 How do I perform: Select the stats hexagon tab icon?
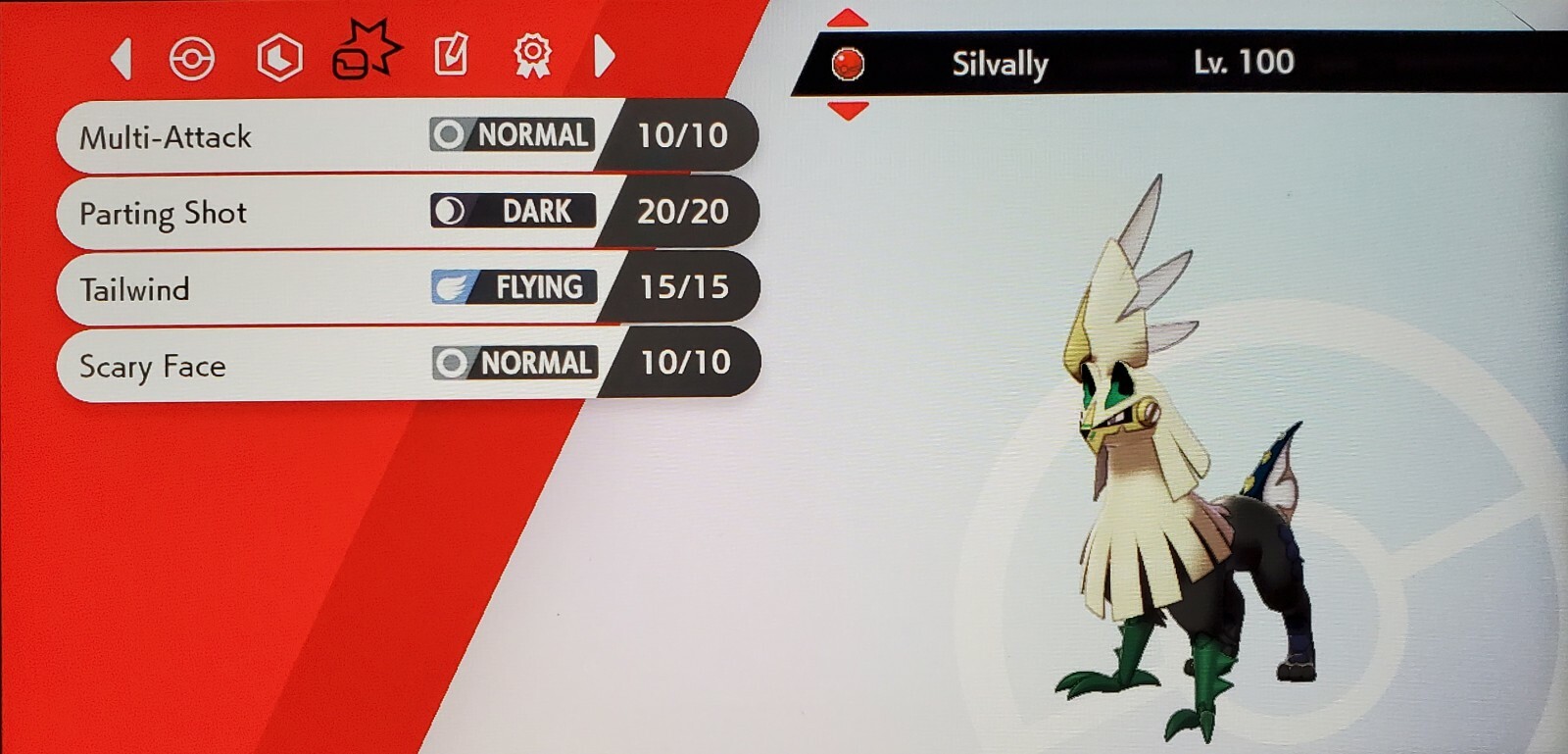pos(278,56)
